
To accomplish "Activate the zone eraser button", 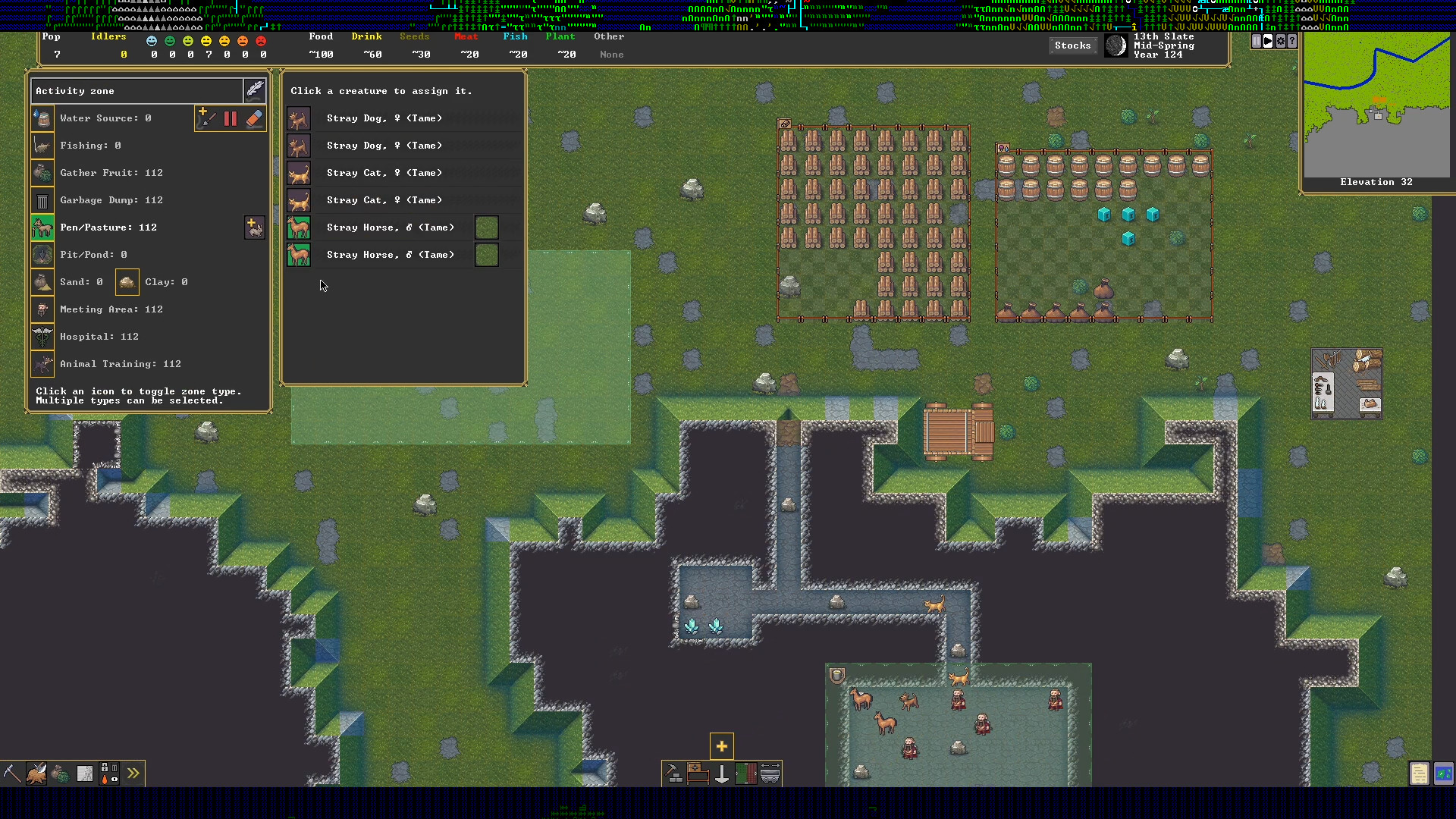I will (x=255, y=118).
